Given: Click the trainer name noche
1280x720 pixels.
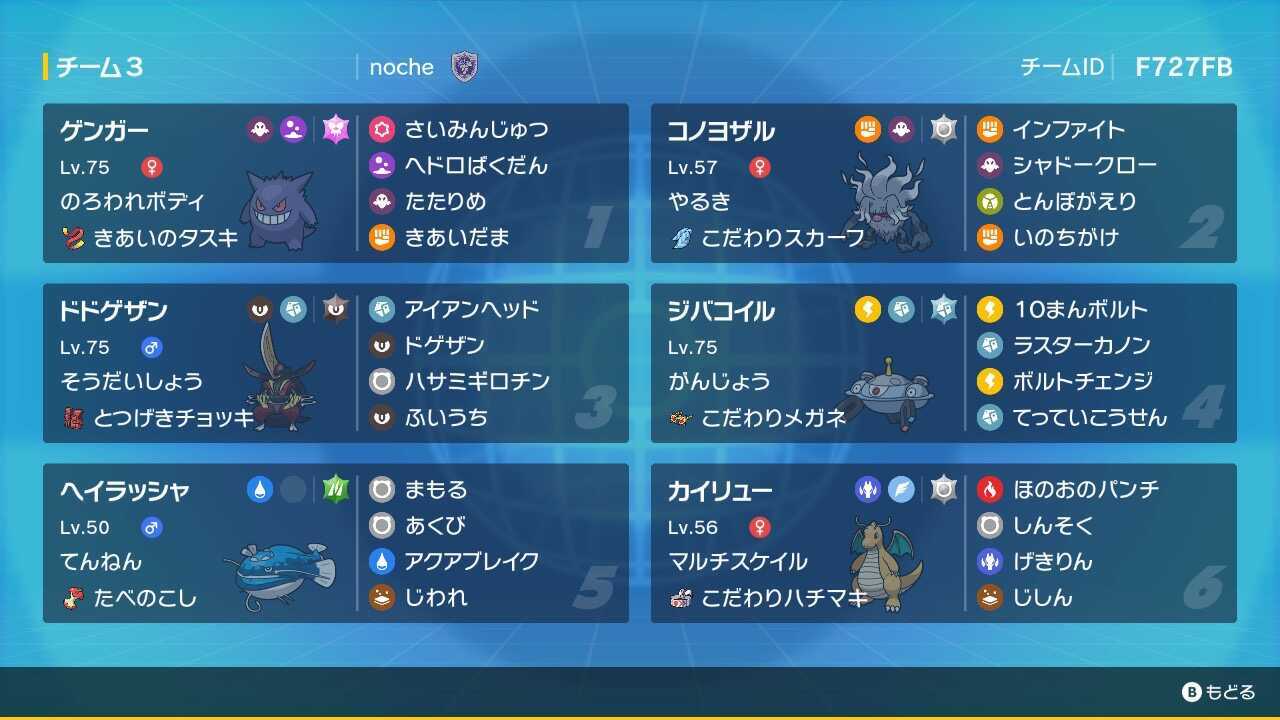Looking at the screenshot, I should (x=400, y=67).
